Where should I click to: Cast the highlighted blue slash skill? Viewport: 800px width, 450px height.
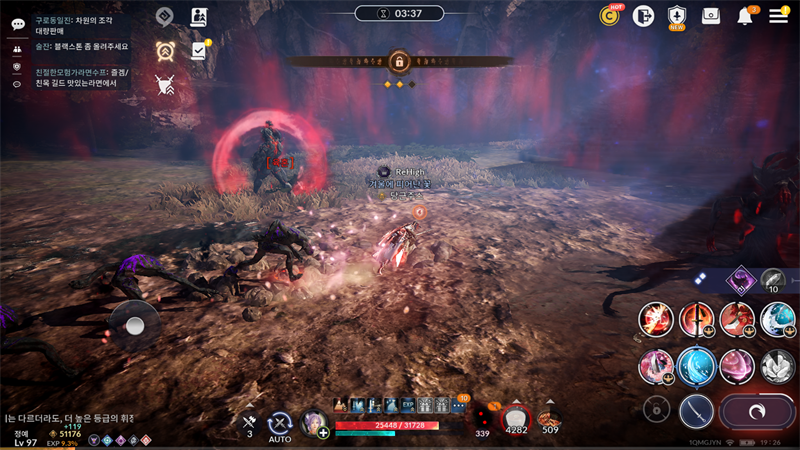tap(696, 367)
